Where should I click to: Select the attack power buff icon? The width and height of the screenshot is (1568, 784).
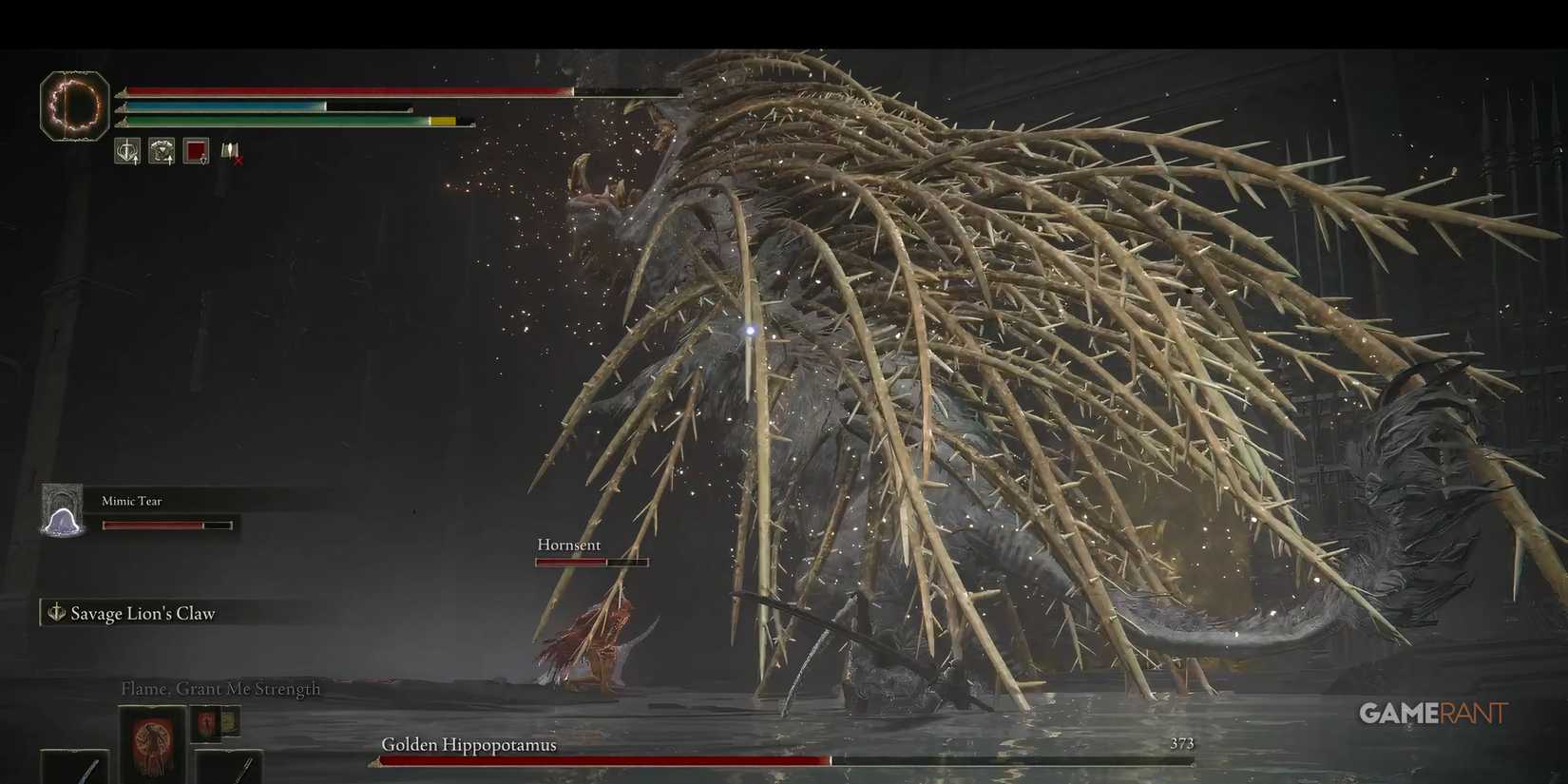coord(126,149)
